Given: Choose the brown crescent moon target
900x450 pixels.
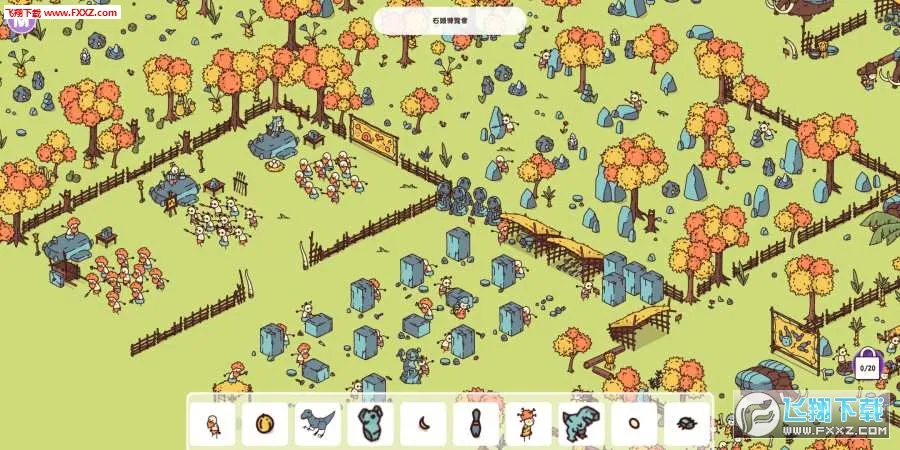Looking at the screenshot, I should click(423, 423).
